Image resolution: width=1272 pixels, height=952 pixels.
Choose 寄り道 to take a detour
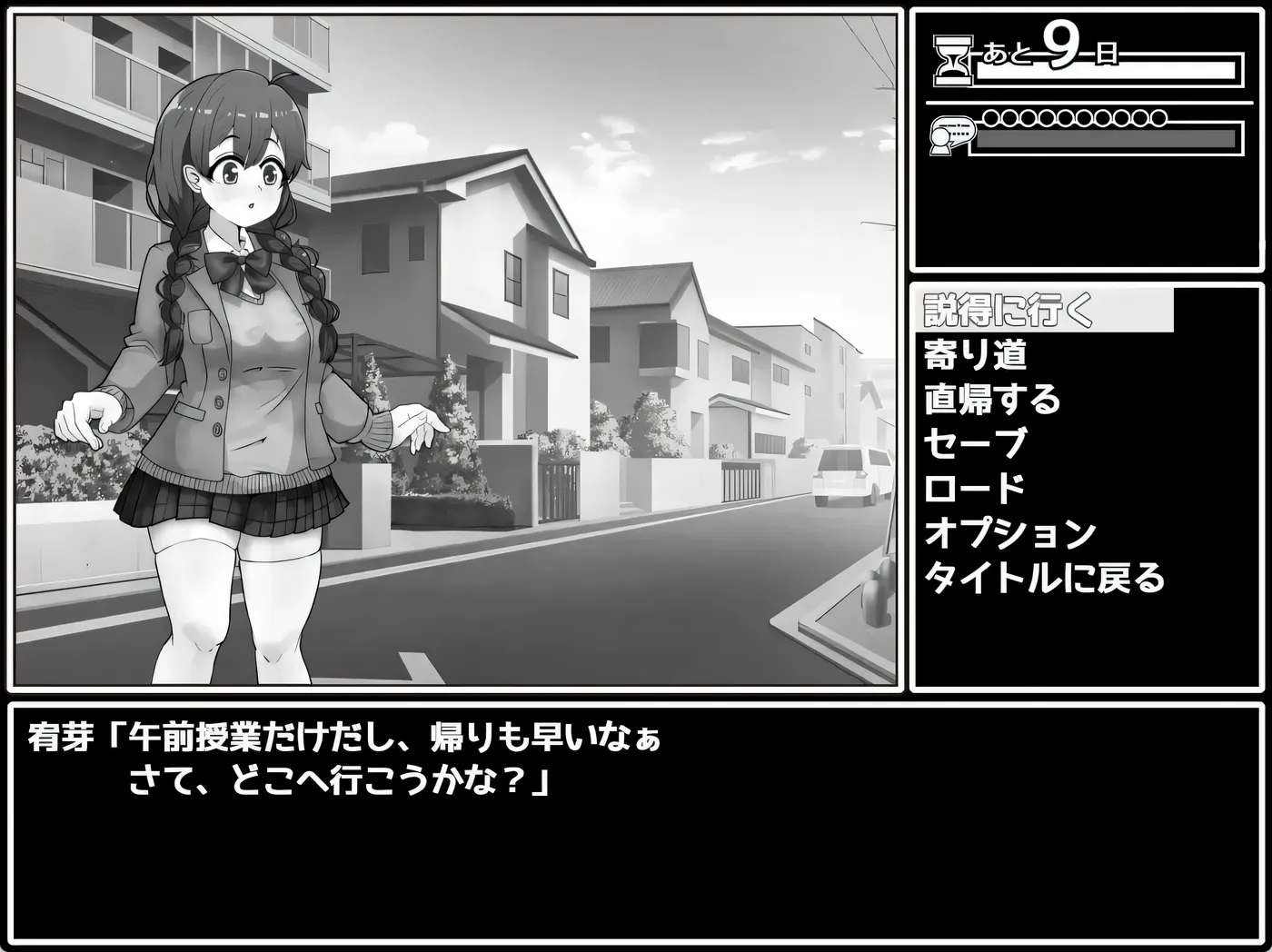tap(974, 356)
